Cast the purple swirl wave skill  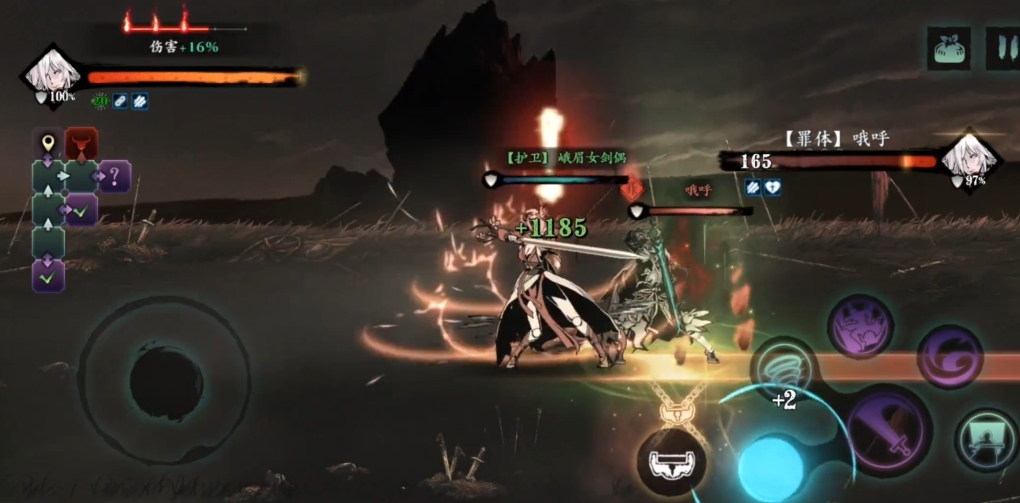point(950,357)
